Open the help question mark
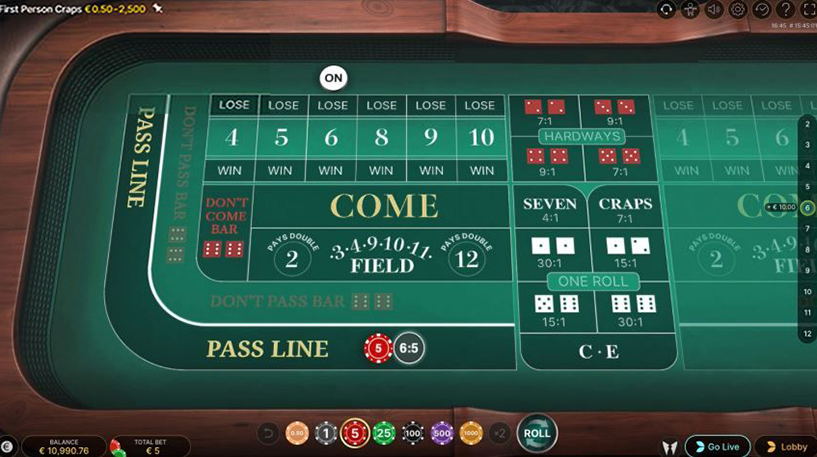 (786, 9)
